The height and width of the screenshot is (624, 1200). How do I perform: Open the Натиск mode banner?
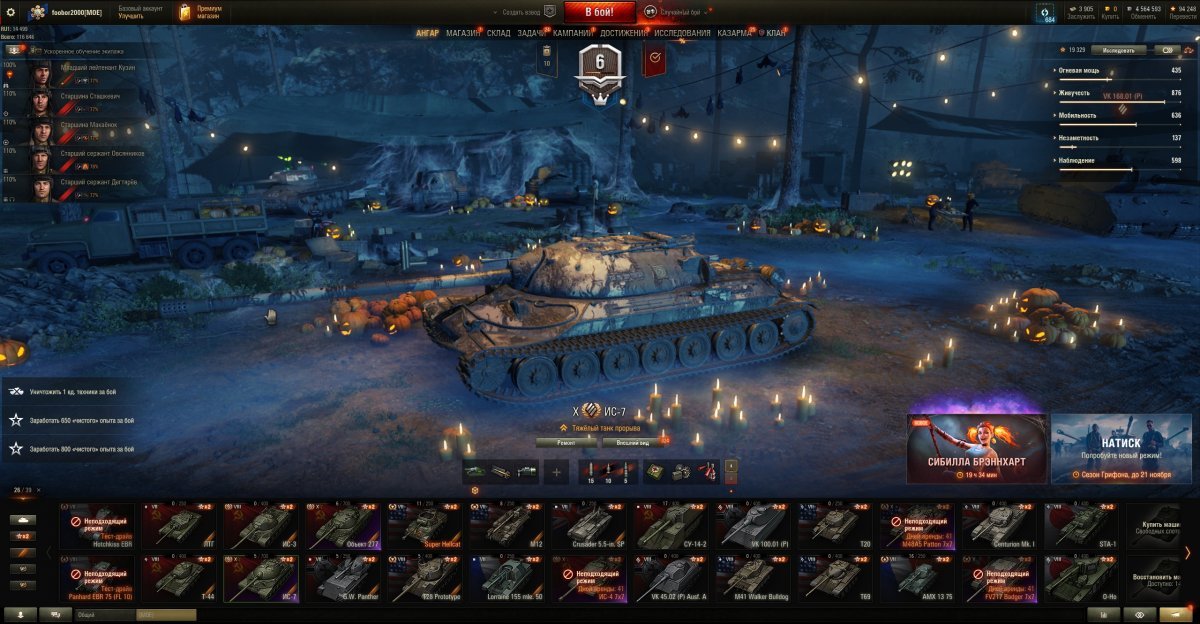[x=1121, y=448]
